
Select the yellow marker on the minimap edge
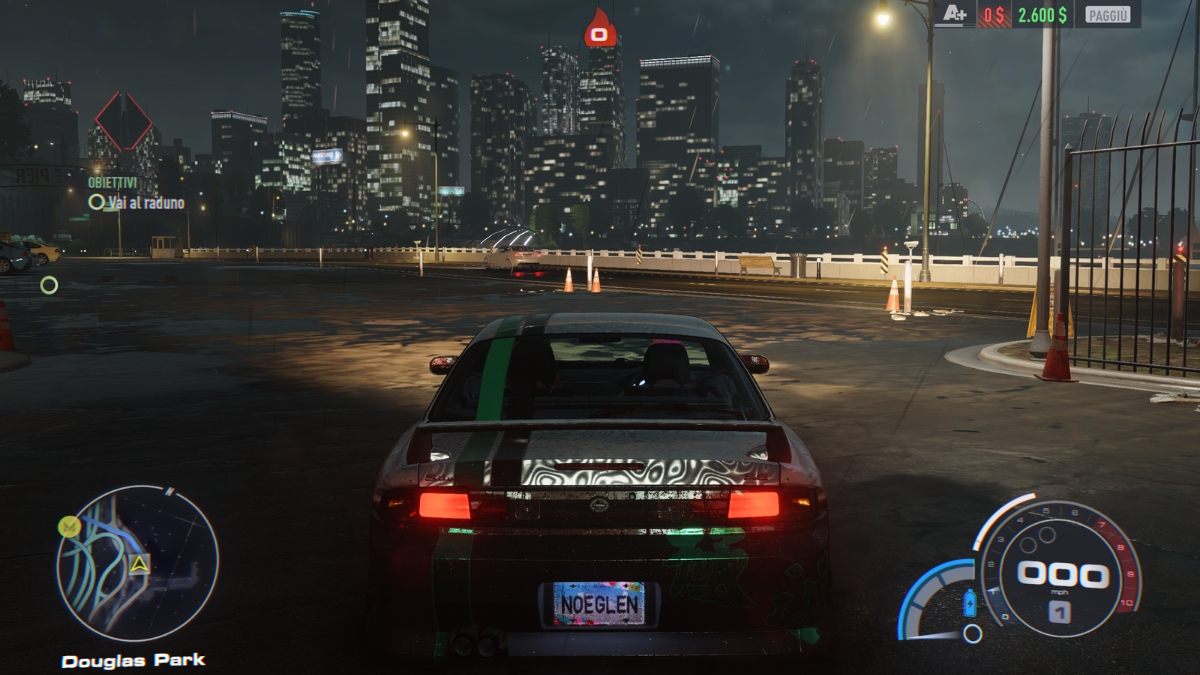click(68, 526)
